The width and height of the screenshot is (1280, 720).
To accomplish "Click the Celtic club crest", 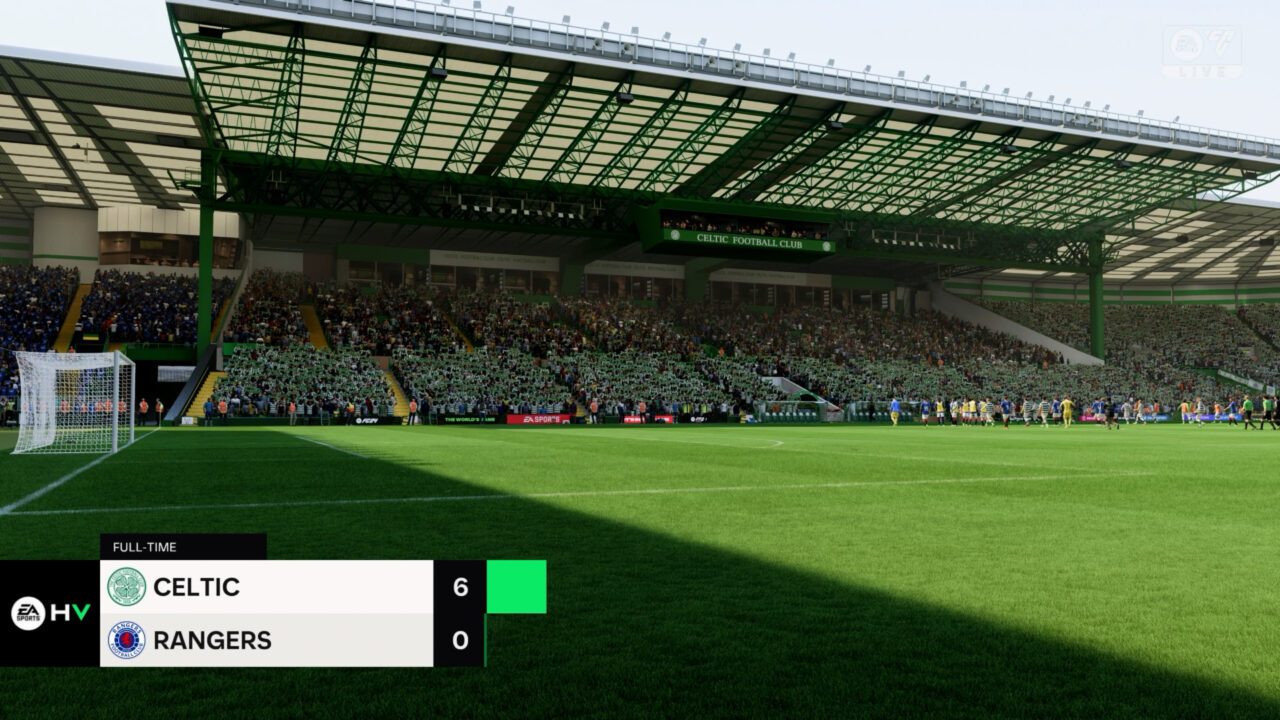I will (124, 588).
